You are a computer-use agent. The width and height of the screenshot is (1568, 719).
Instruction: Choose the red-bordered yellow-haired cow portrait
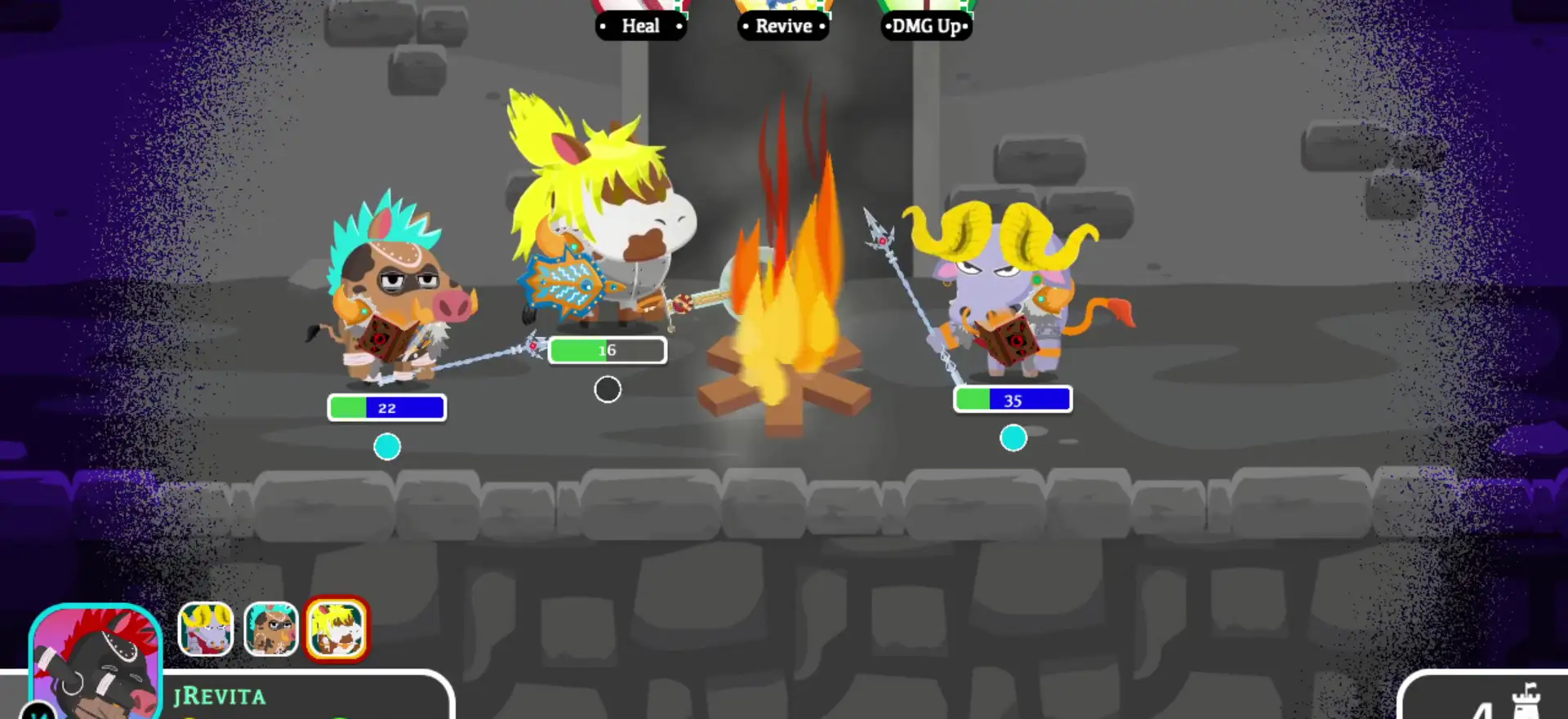click(x=336, y=628)
